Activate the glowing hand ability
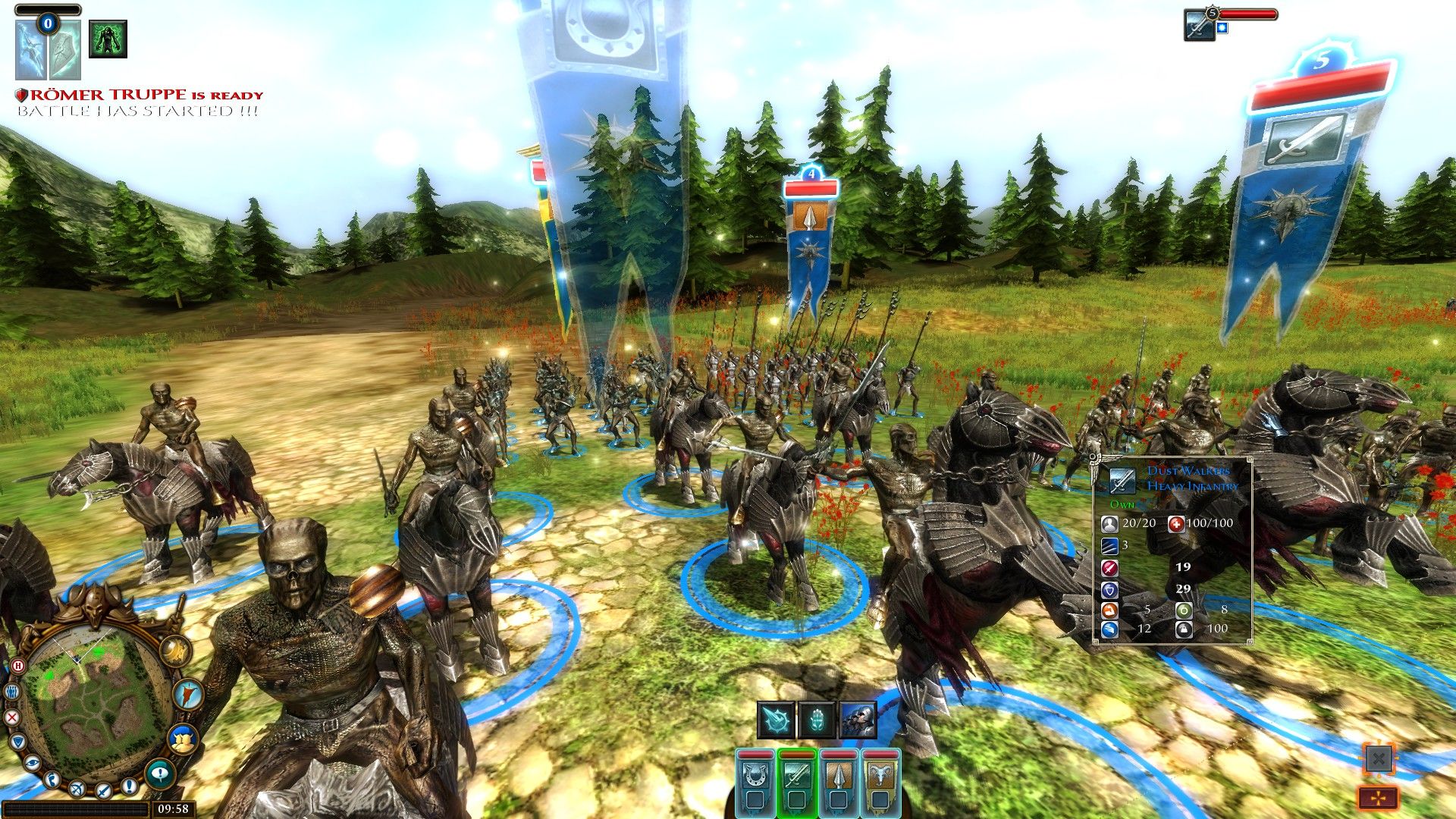The image size is (1456, 819). point(817,720)
